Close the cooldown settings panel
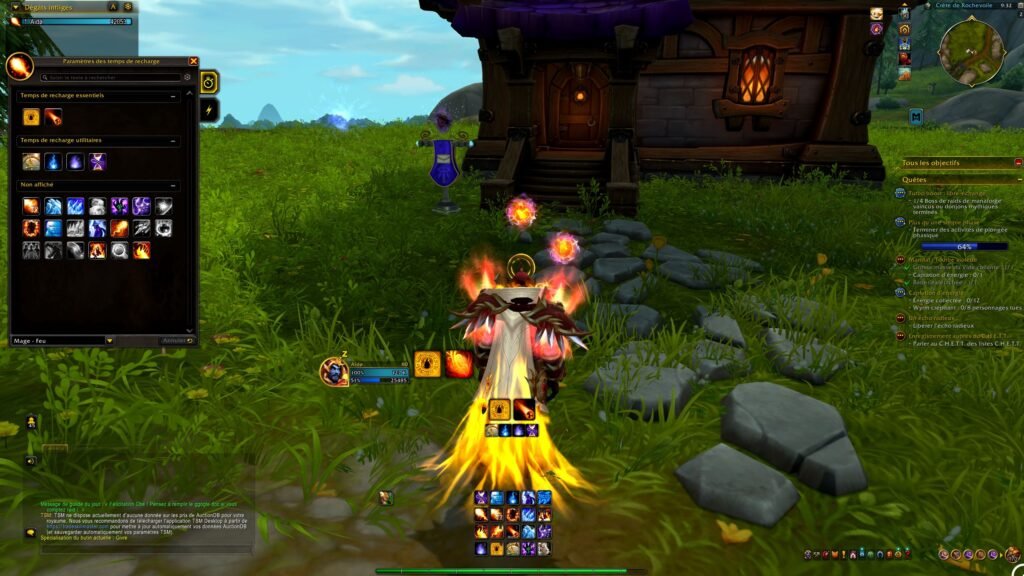Image resolution: width=1024 pixels, height=576 pixels. (x=193, y=62)
